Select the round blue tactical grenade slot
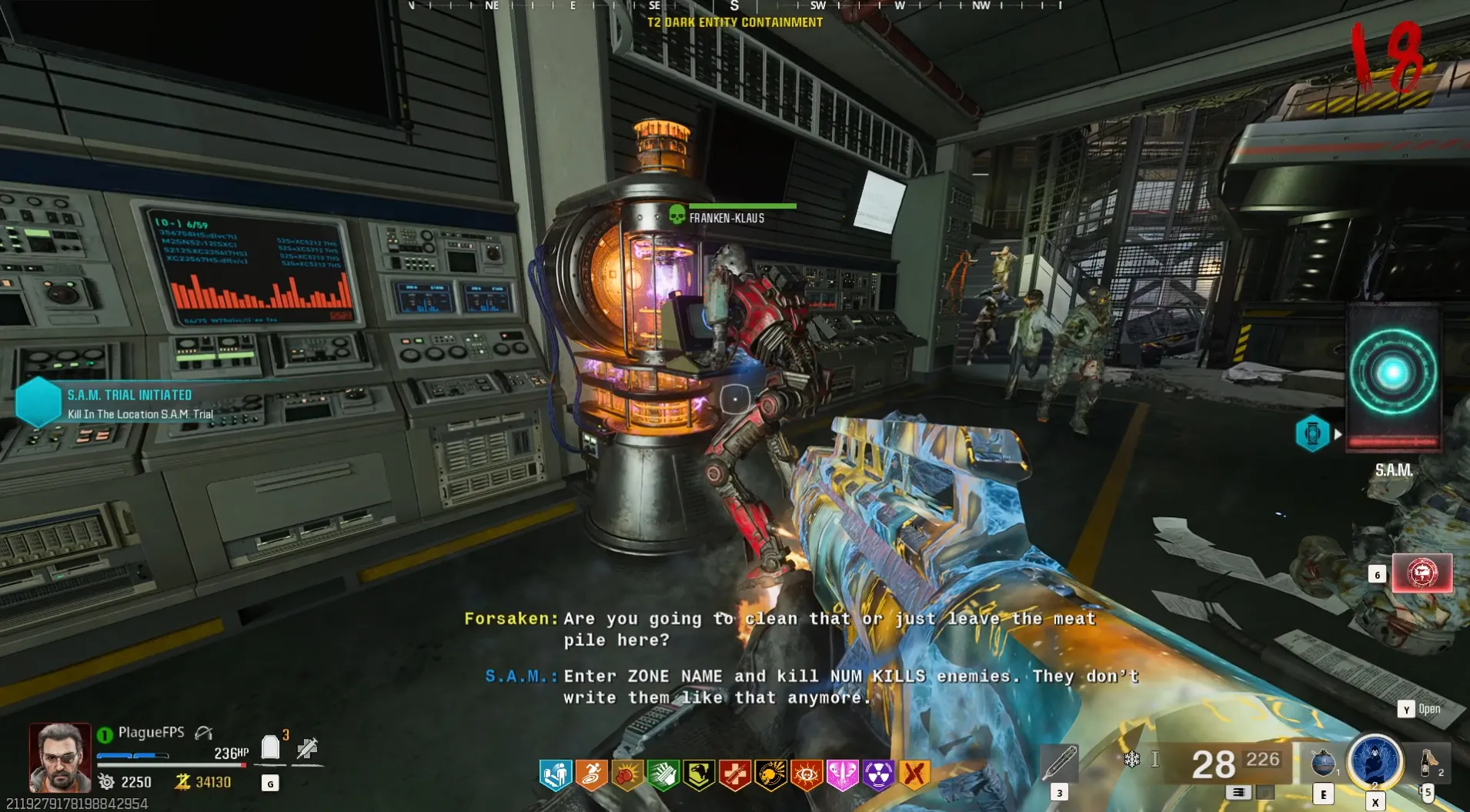This screenshot has width=1470, height=812. (x=1323, y=762)
